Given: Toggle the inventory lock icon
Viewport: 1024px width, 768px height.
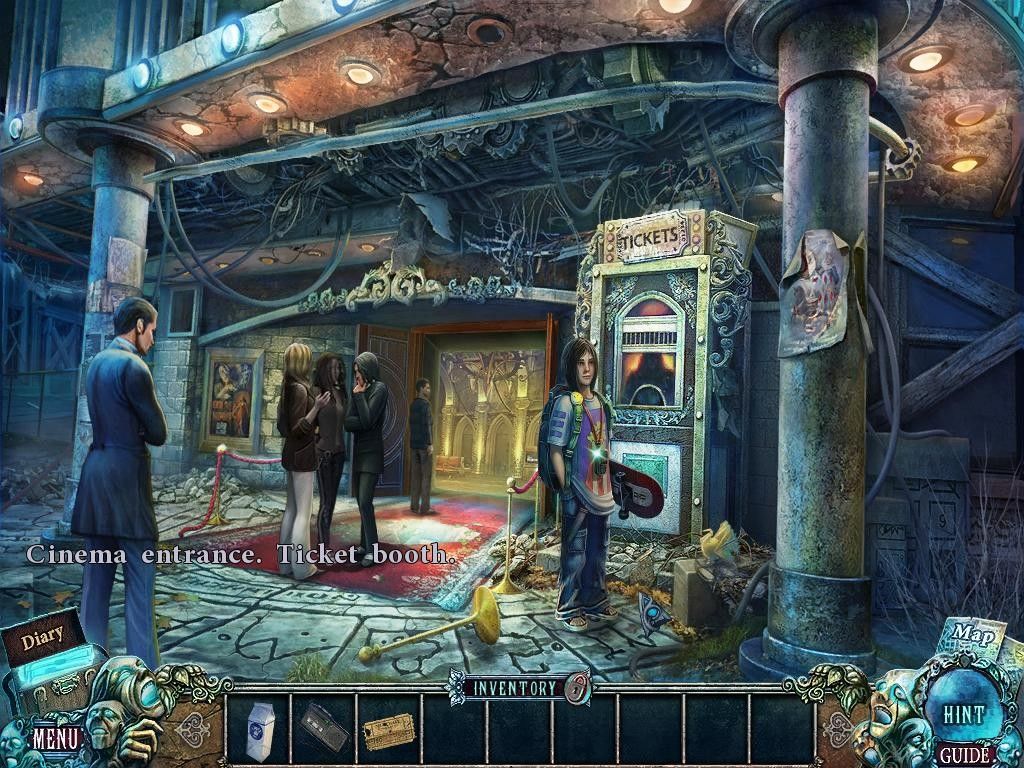Looking at the screenshot, I should pyautogui.click(x=575, y=688).
